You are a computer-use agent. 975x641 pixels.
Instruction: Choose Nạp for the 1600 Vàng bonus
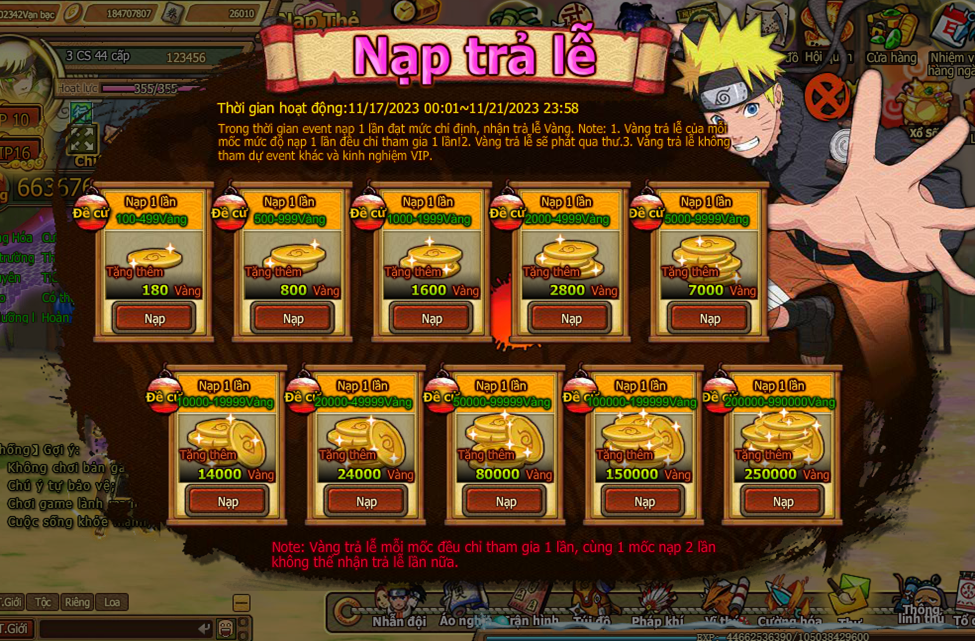point(432,318)
